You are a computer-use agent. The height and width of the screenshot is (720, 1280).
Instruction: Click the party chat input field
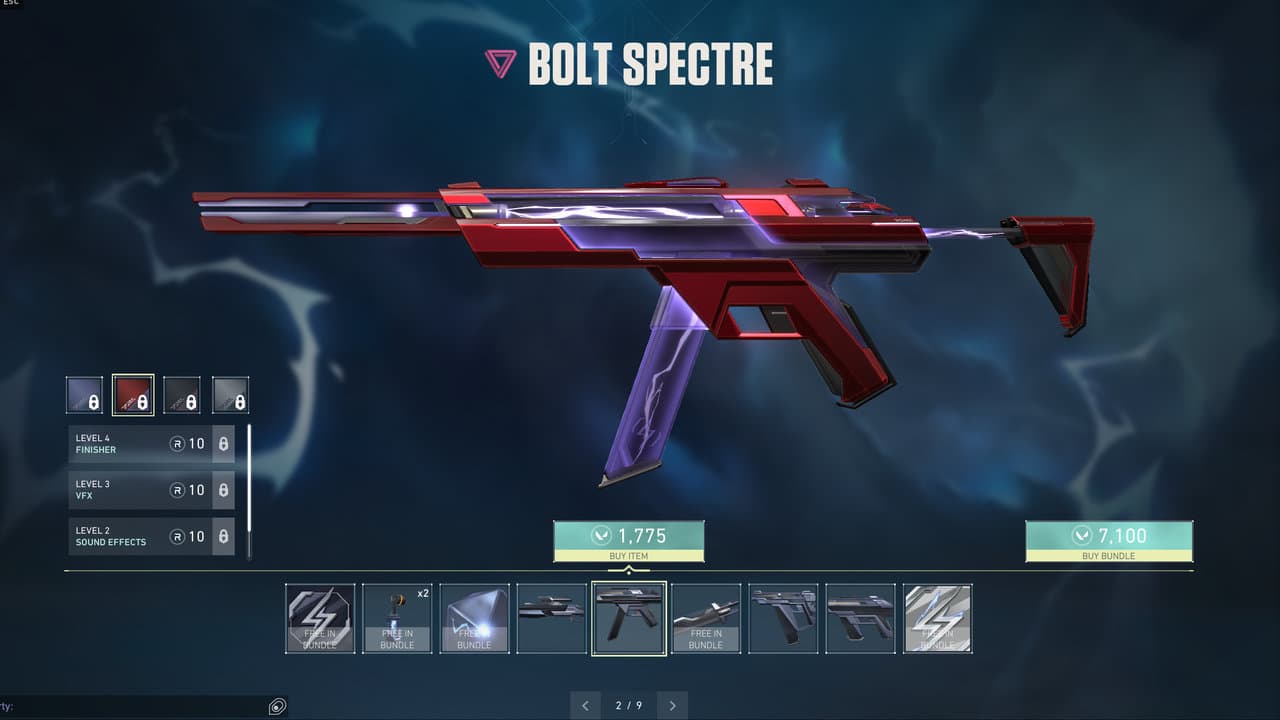click(x=130, y=707)
